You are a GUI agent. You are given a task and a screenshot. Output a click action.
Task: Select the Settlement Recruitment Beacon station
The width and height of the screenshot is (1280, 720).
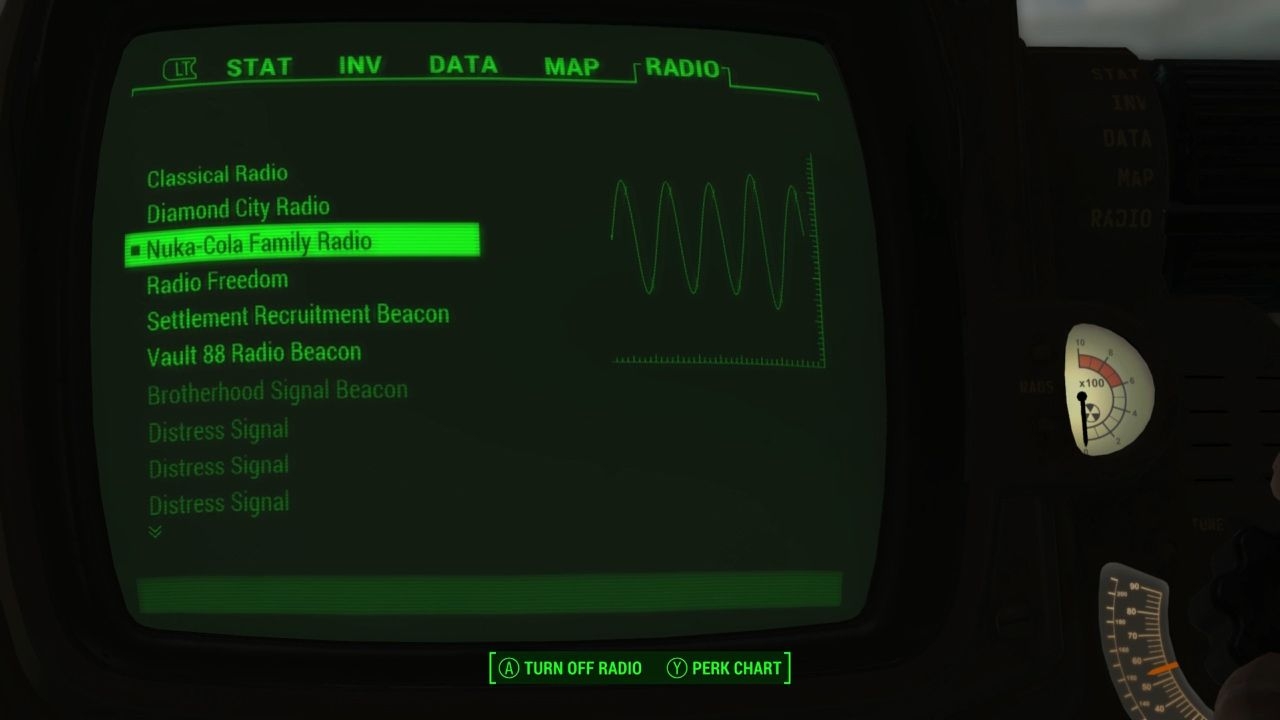click(298, 315)
